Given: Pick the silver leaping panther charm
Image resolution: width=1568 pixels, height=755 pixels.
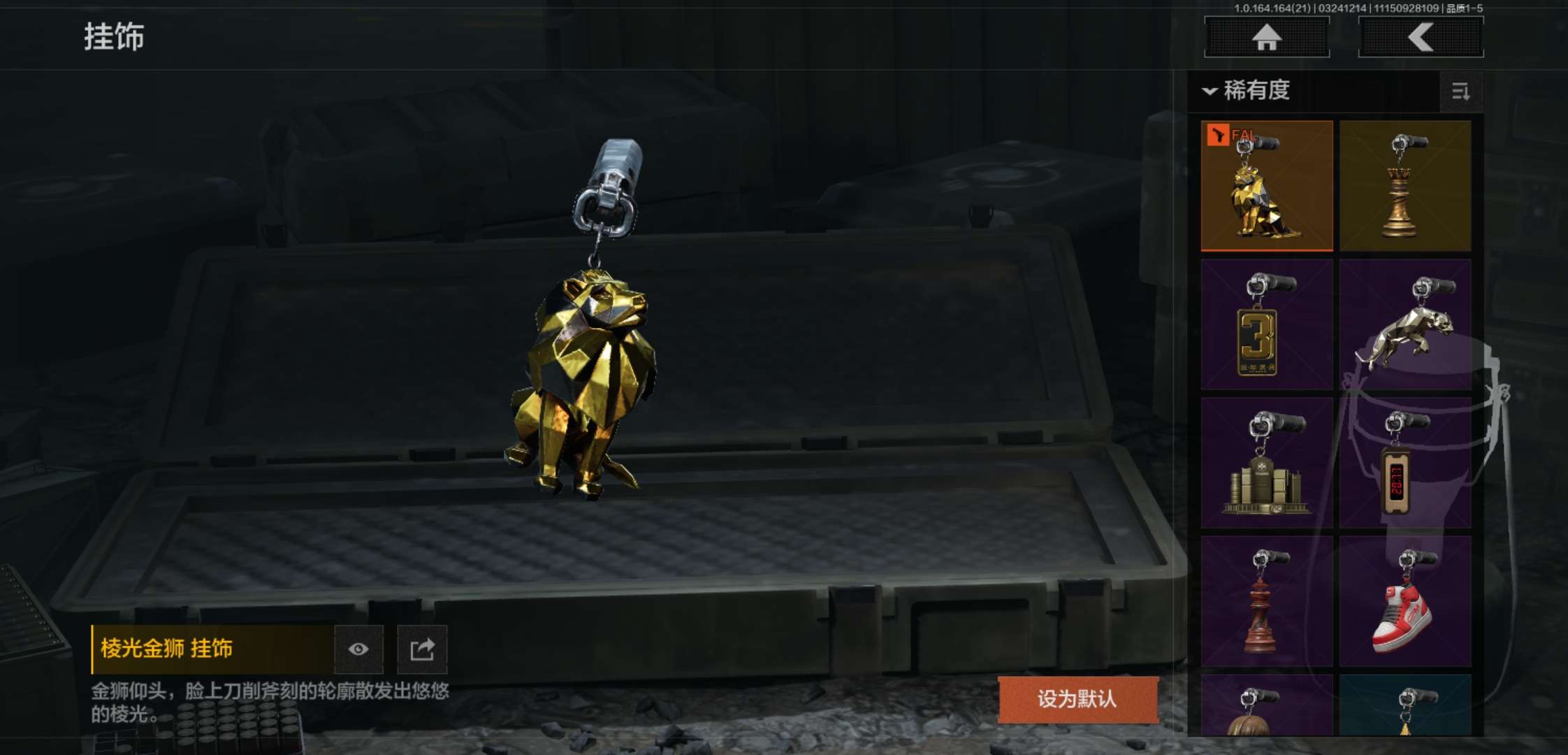Looking at the screenshot, I should coord(1405,324).
